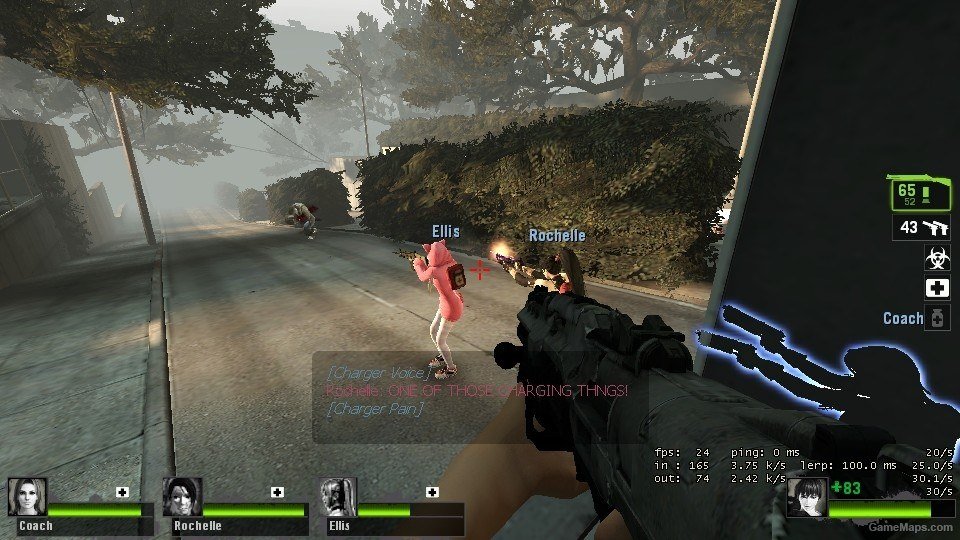Click Coach's teammate portrait
The image size is (960, 540).
pos(27,497)
